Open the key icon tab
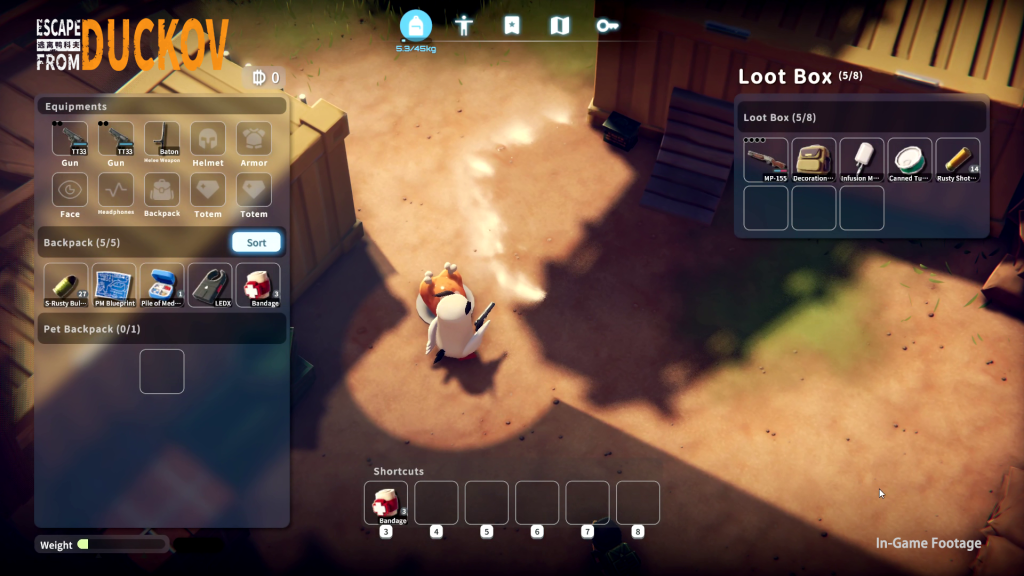This screenshot has width=1024, height=576. point(608,26)
